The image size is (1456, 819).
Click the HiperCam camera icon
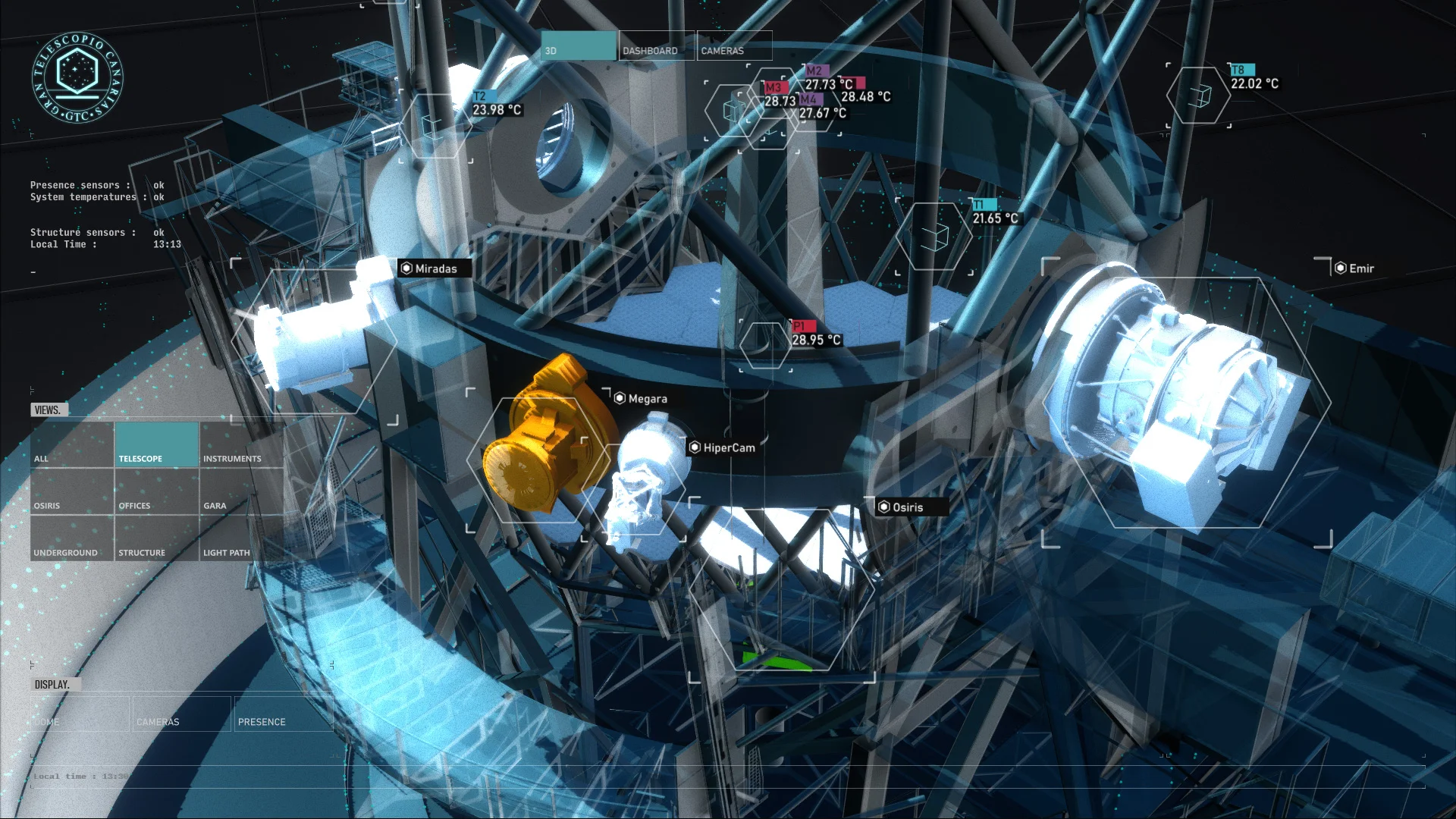click(693, 447)
